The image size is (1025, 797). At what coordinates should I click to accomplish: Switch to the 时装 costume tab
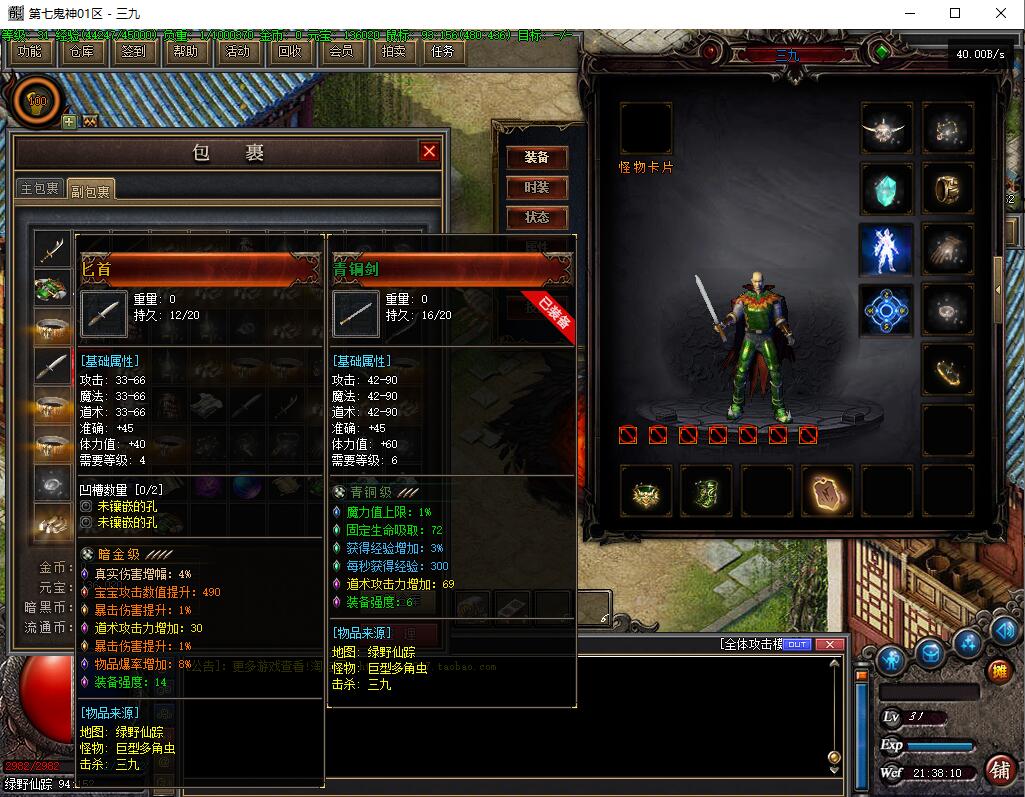(x=537, y=188)
